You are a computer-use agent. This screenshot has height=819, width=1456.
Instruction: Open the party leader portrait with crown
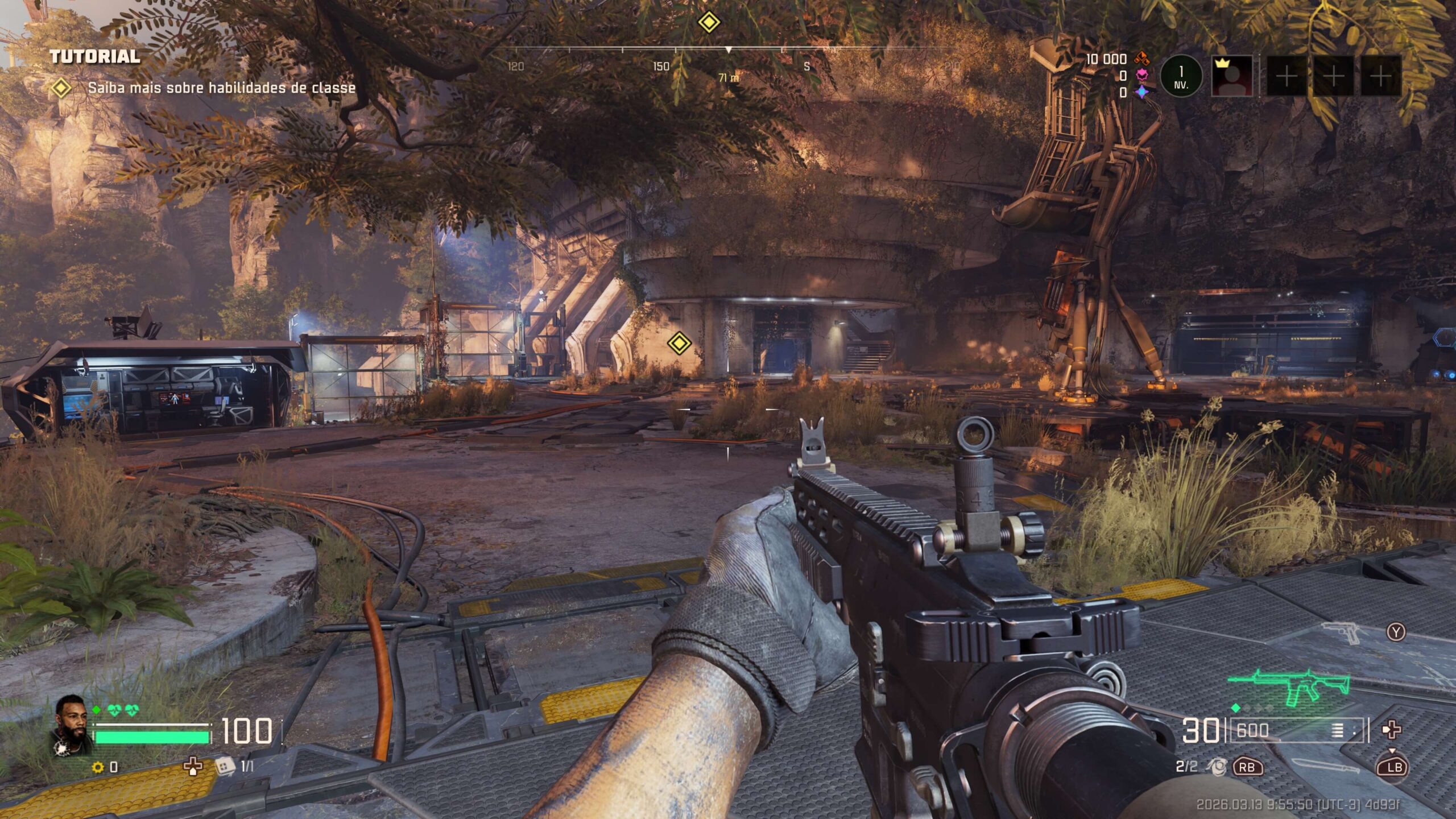coord(1232,76)
